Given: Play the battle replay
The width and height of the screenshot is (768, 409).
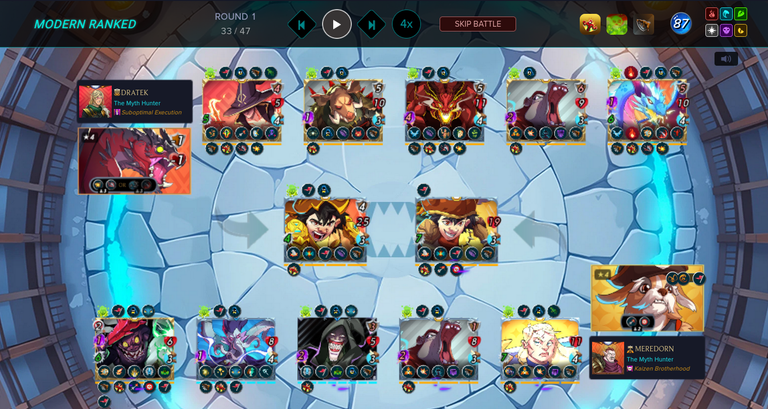Looking at the screenshot, I should pos(337,24).
